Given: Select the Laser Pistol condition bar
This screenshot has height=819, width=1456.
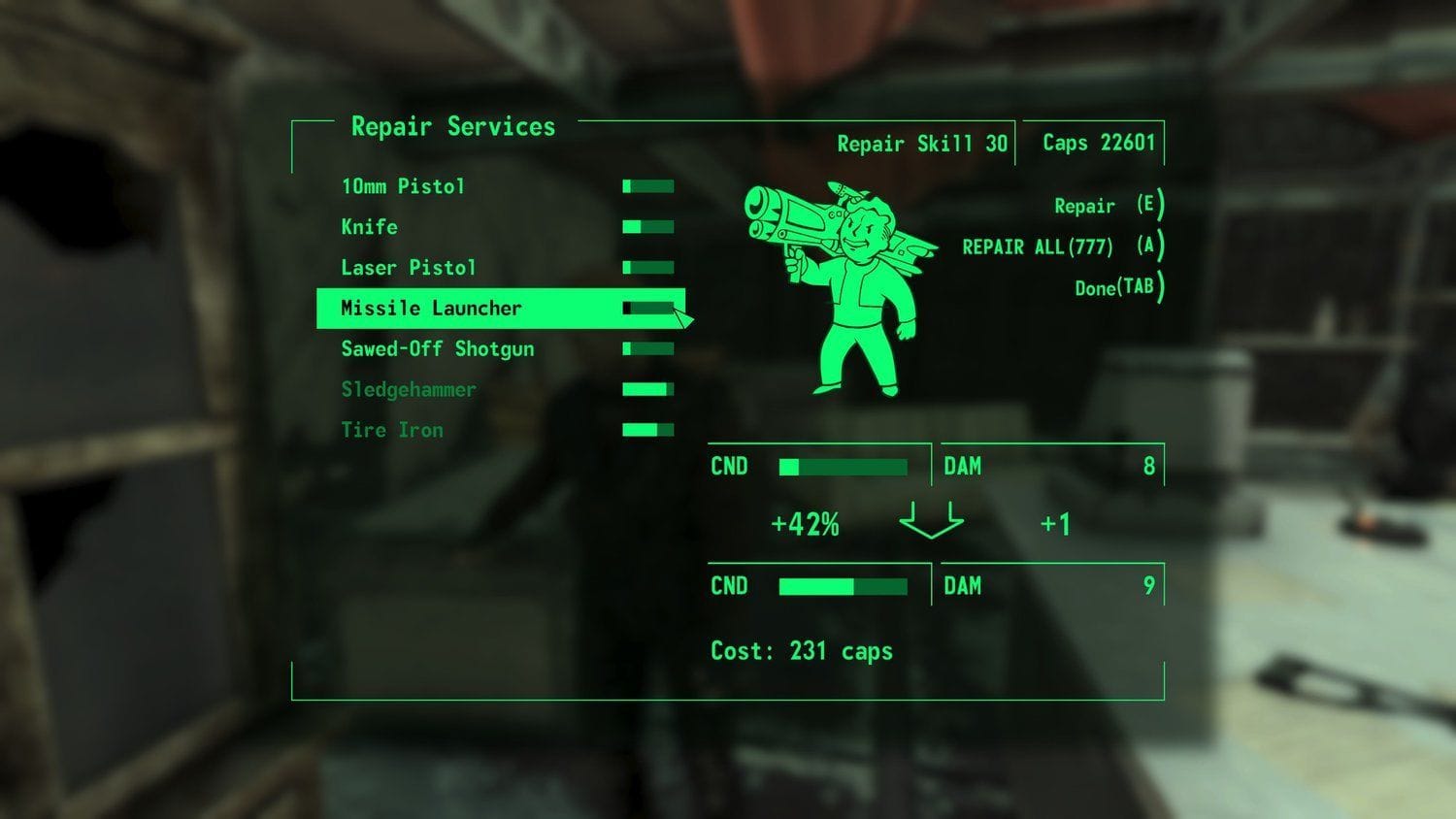Looking at the screenshot, I should click(647, 267).
